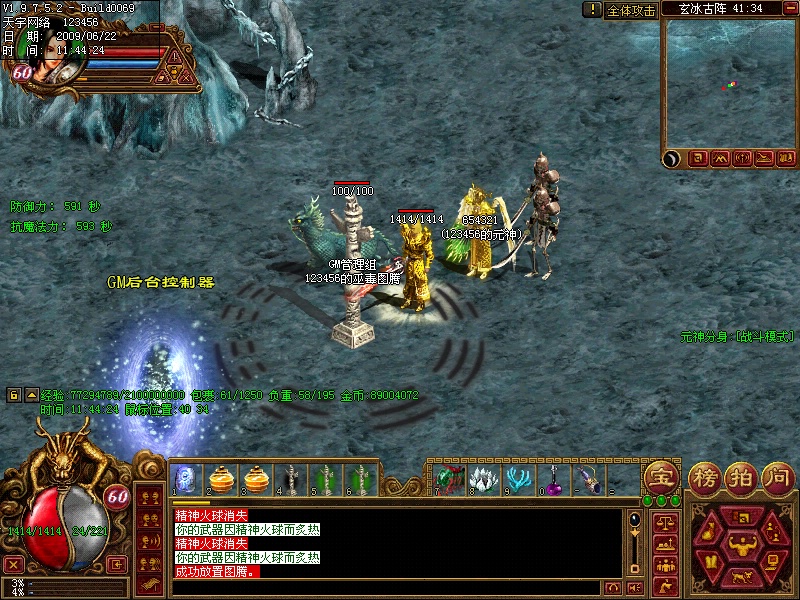Click the mountain icon button under the minimap

721,158
